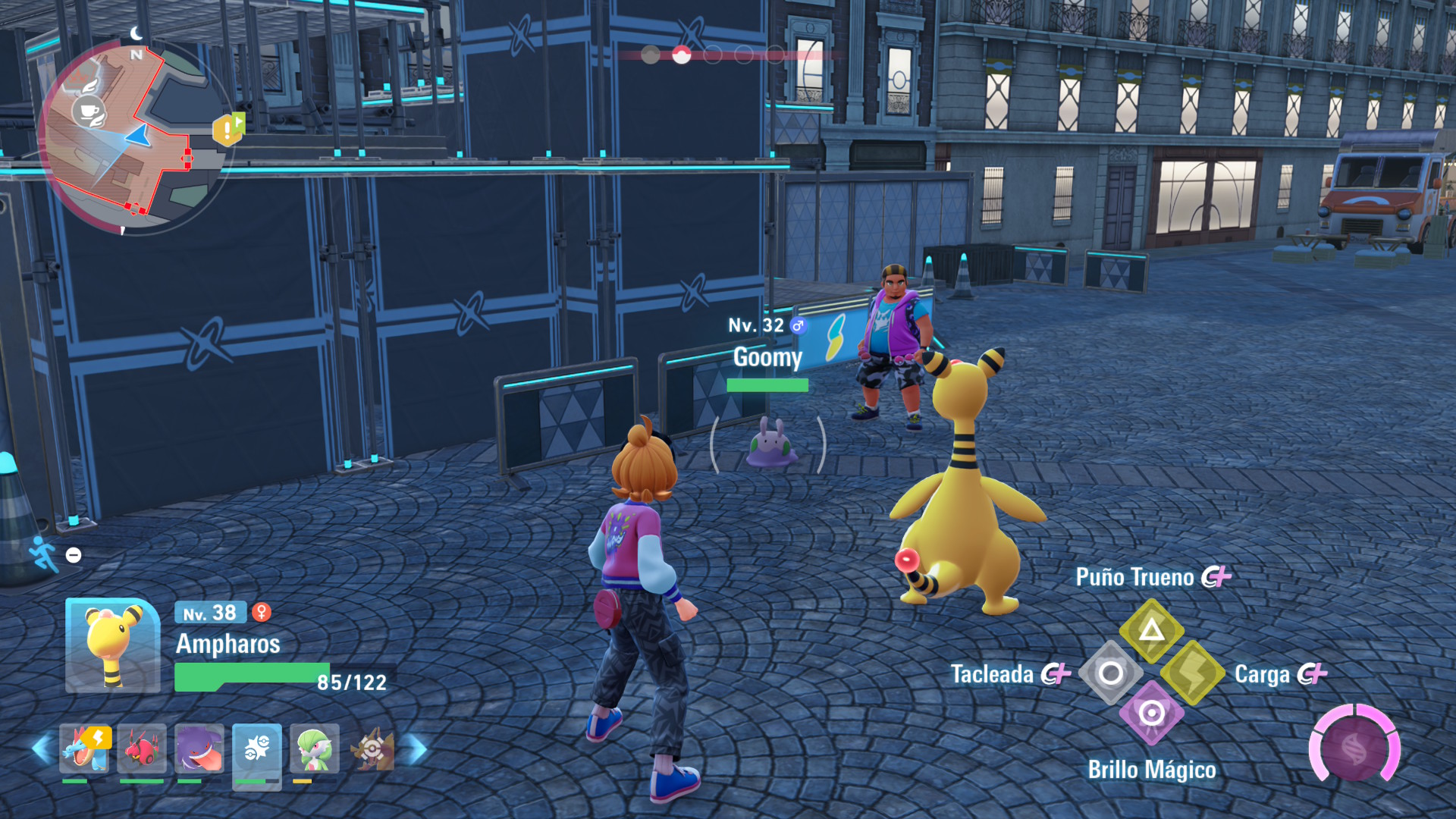Use the Puño Trueno move
The width and height of the screenshot is (1456, 819).
click(1151, 629)
